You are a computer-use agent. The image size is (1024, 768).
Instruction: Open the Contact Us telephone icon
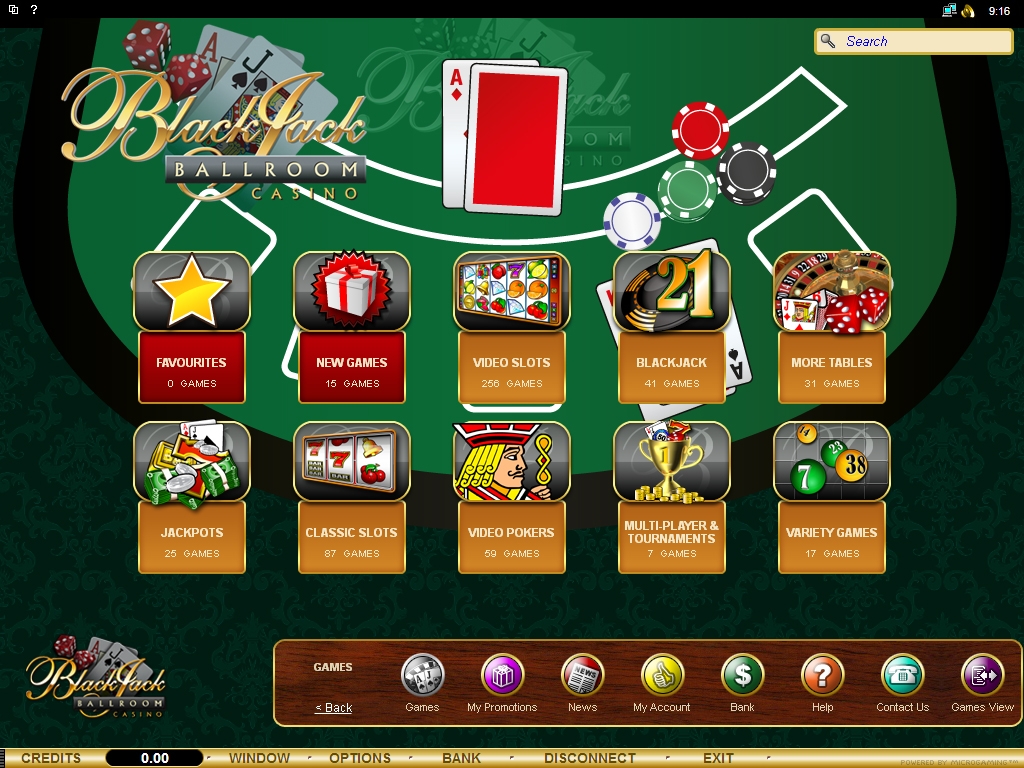tap(902, 677)
